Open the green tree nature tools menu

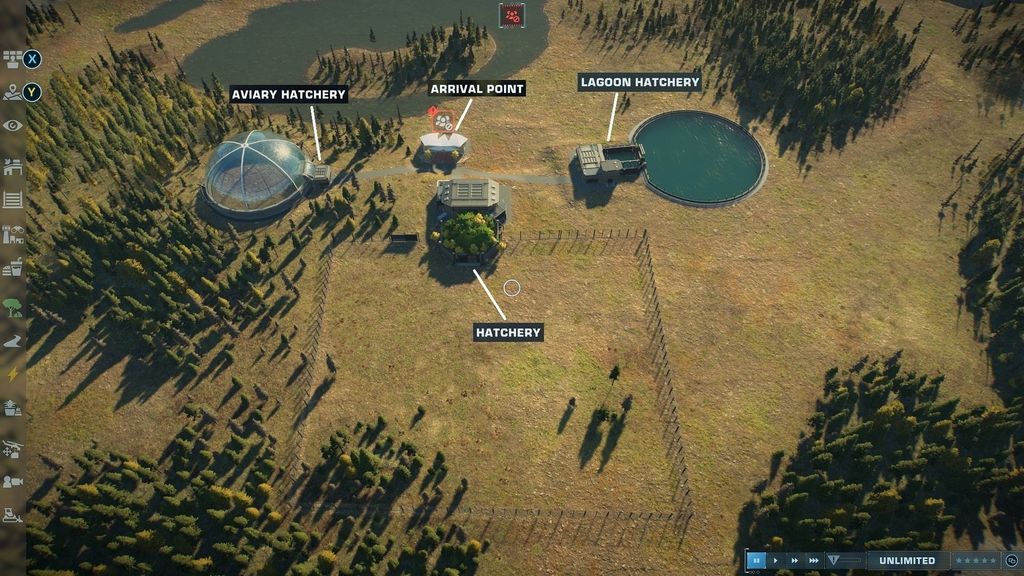click(12, 306)
